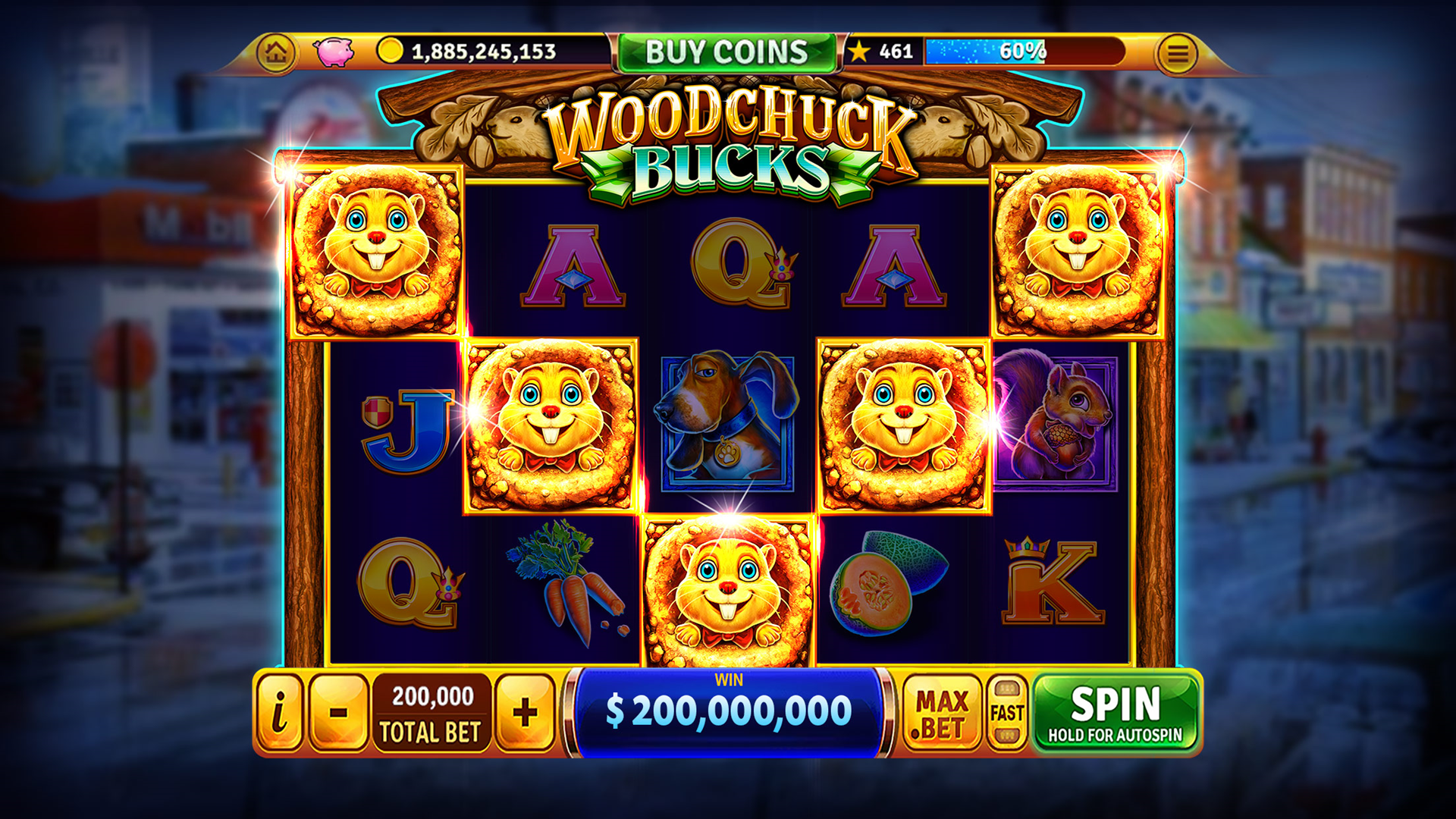Tap the Buy Coins button
This screenshot has width=1456, height=819.
tap(726, 52)
